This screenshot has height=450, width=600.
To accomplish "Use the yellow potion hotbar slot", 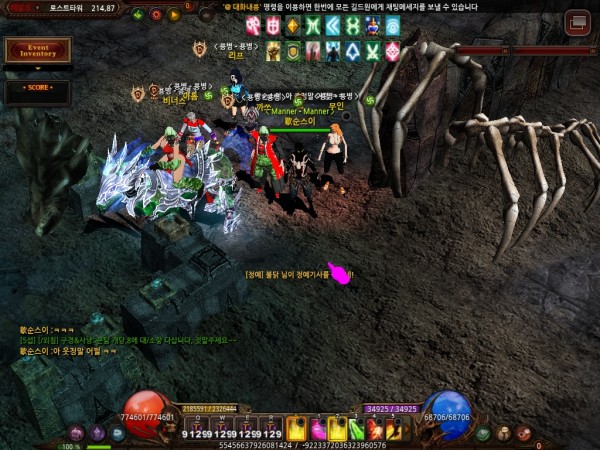I will tap(297, 428).
